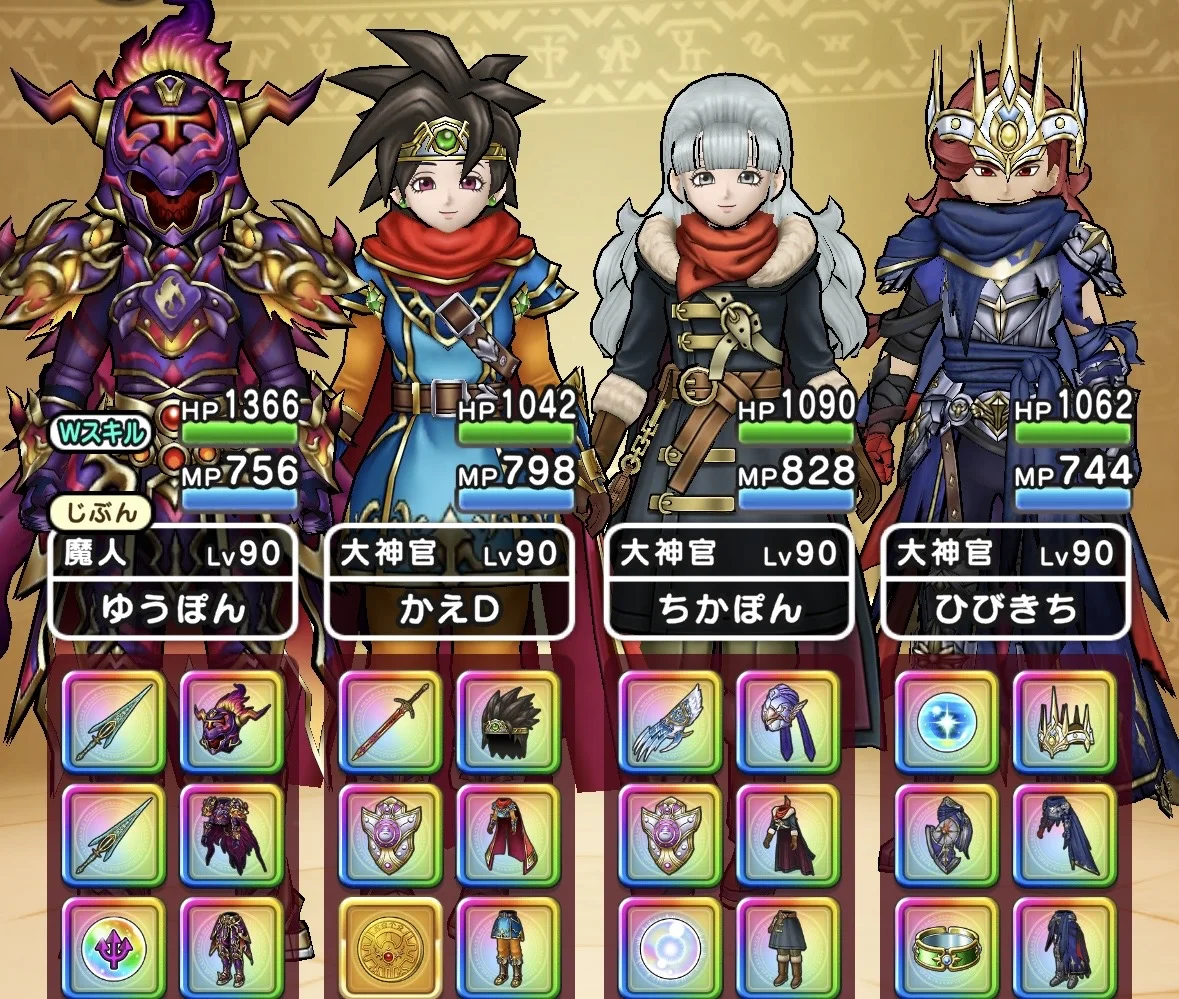This screenshot has height=999, width=1179.
Task: Select the ゆうぽん character name plate
Action: coord(173,608)
